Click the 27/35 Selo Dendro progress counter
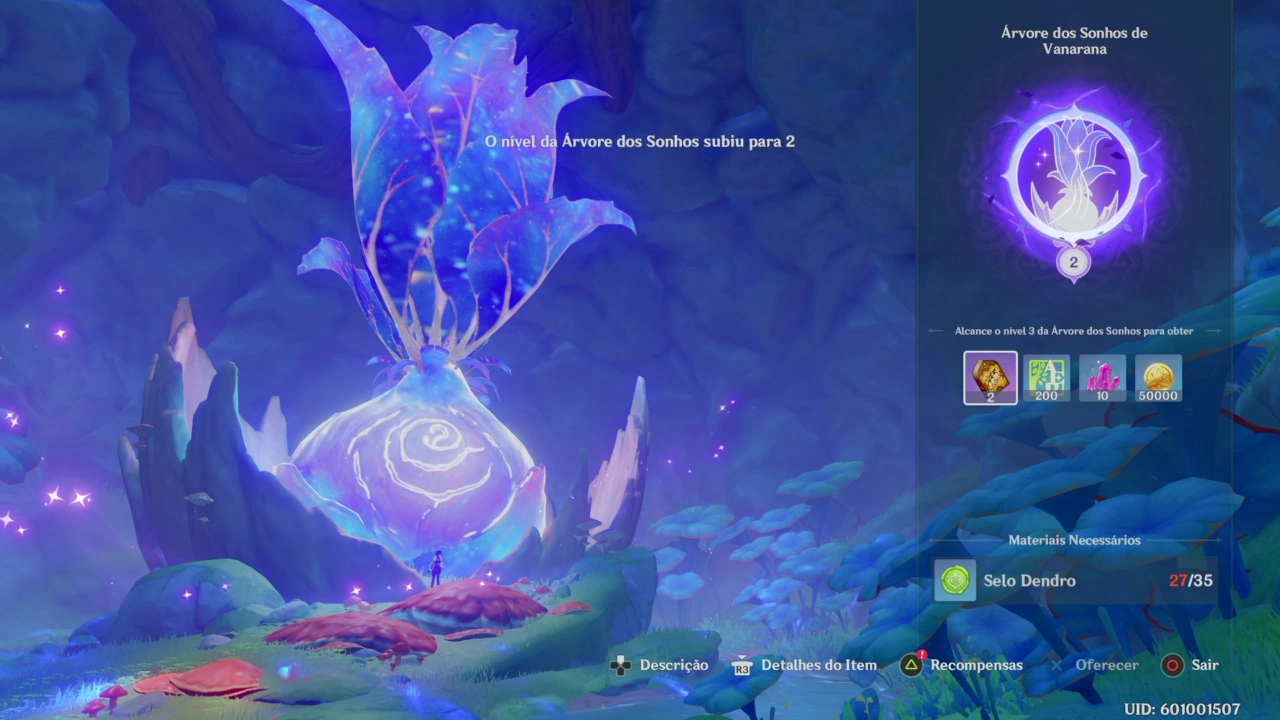The image size is (1280, 720). (x=1193, y=580)
